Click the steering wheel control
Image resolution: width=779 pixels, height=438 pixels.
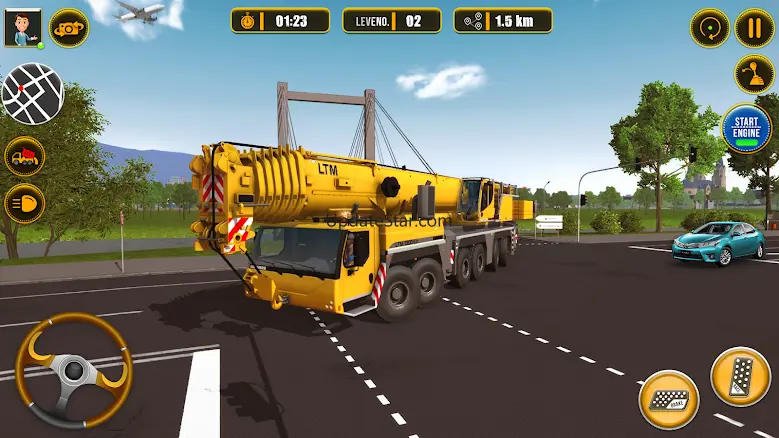73,372
